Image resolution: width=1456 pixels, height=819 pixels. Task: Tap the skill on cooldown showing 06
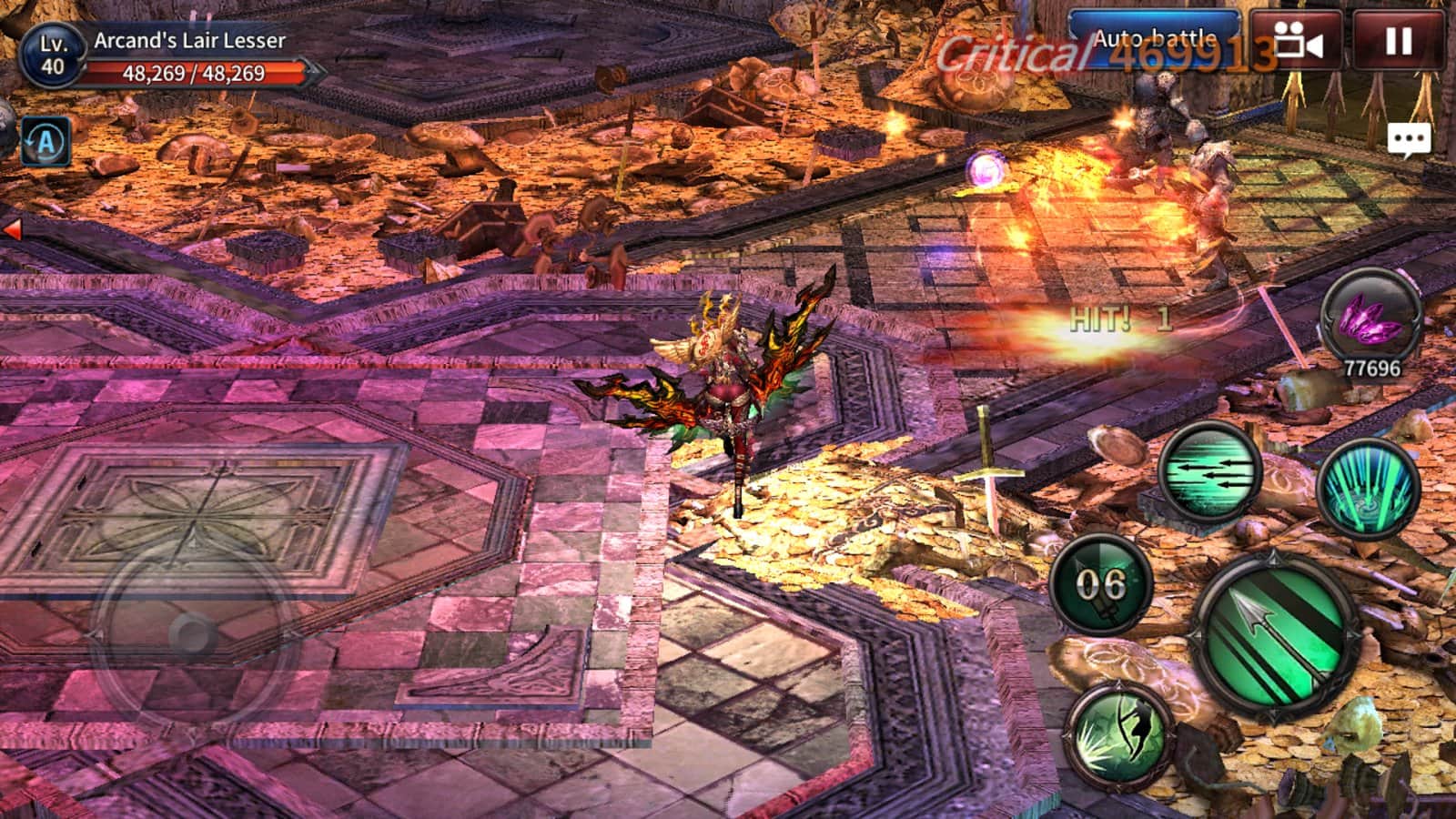tap(1101, 584)
